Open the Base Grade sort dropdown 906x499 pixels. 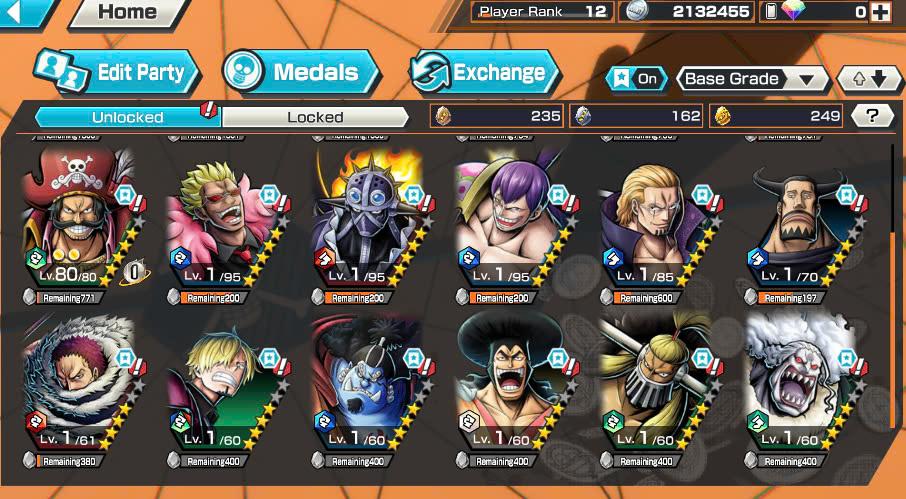[x=753, y=79]
